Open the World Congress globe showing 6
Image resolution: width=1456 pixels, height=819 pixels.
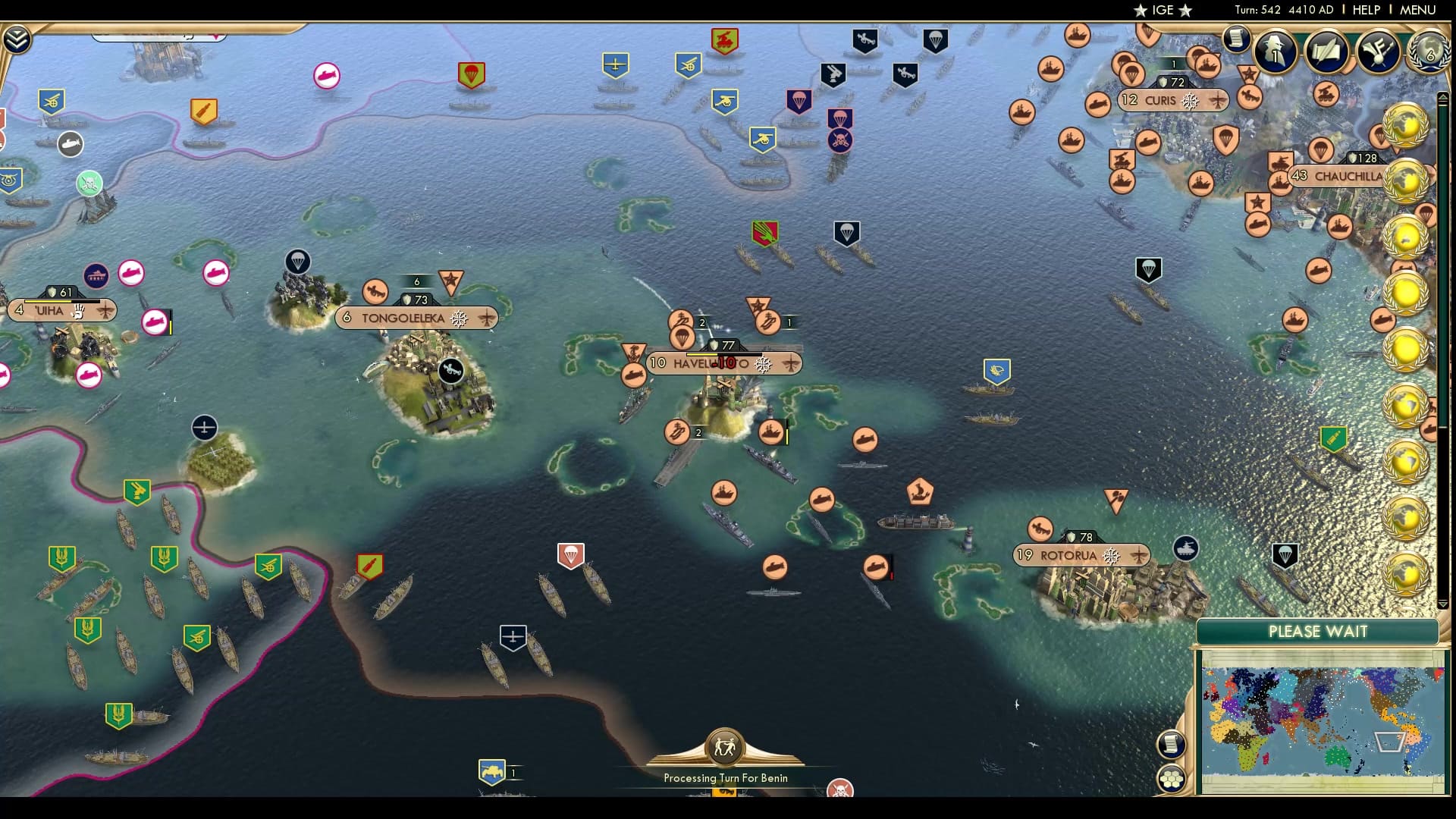coord(1429,53)
